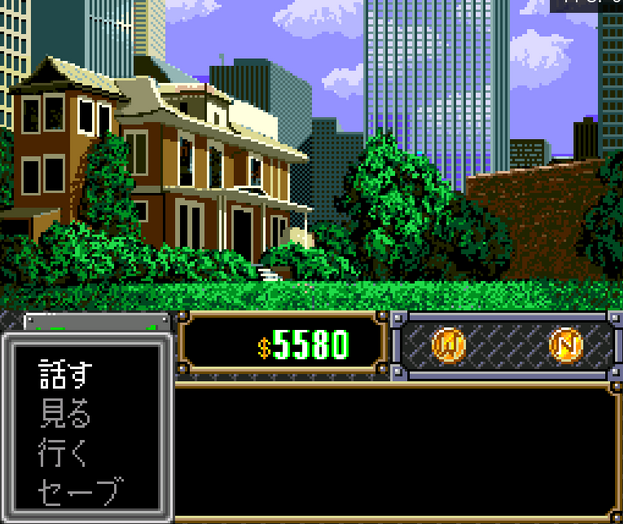The width and height of the screenshot is (623, 524).
Task: Open the セーブ (Save) option
Action: click(82, 491)
